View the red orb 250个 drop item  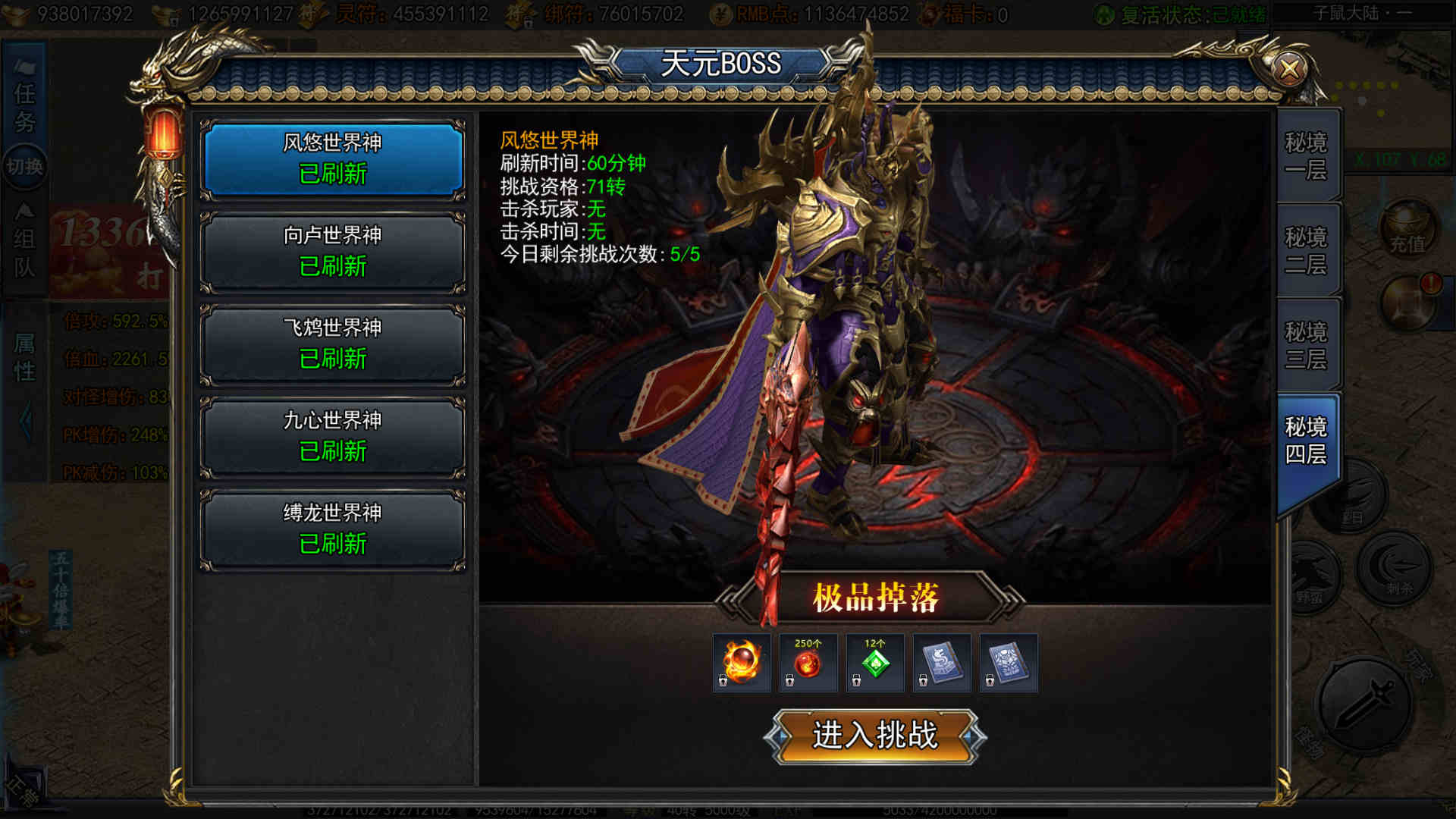808,663
